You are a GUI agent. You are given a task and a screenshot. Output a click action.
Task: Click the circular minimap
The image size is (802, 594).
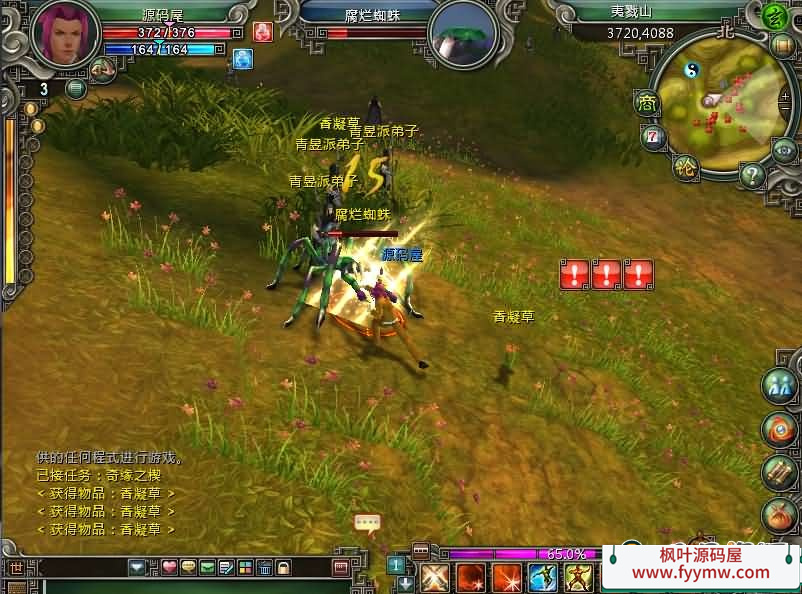tap(719, 102)
